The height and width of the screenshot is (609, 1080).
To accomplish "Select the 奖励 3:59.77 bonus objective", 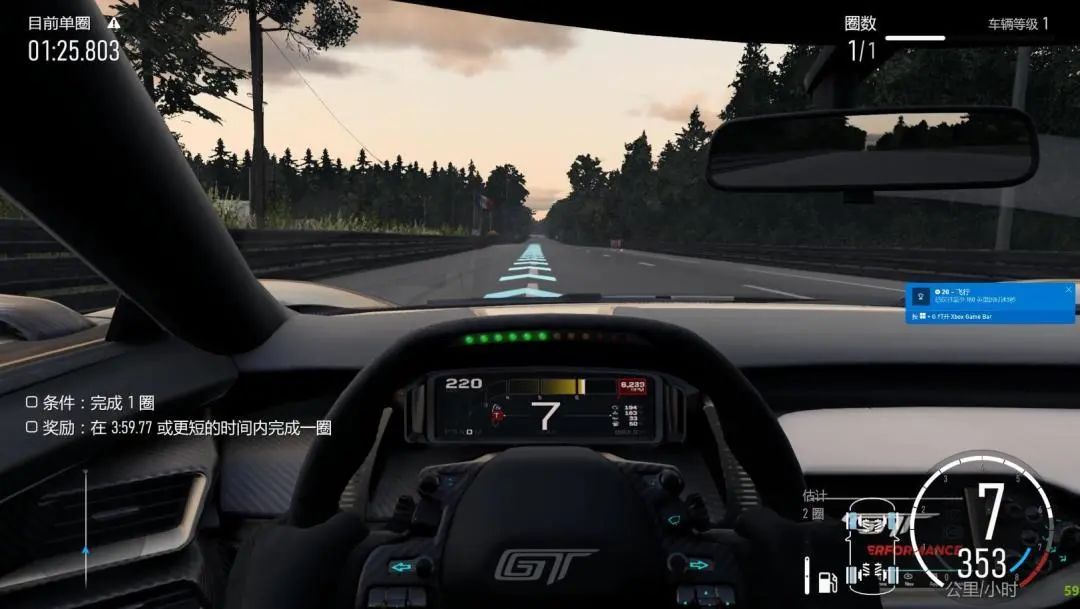I will (x=179, y=428).
